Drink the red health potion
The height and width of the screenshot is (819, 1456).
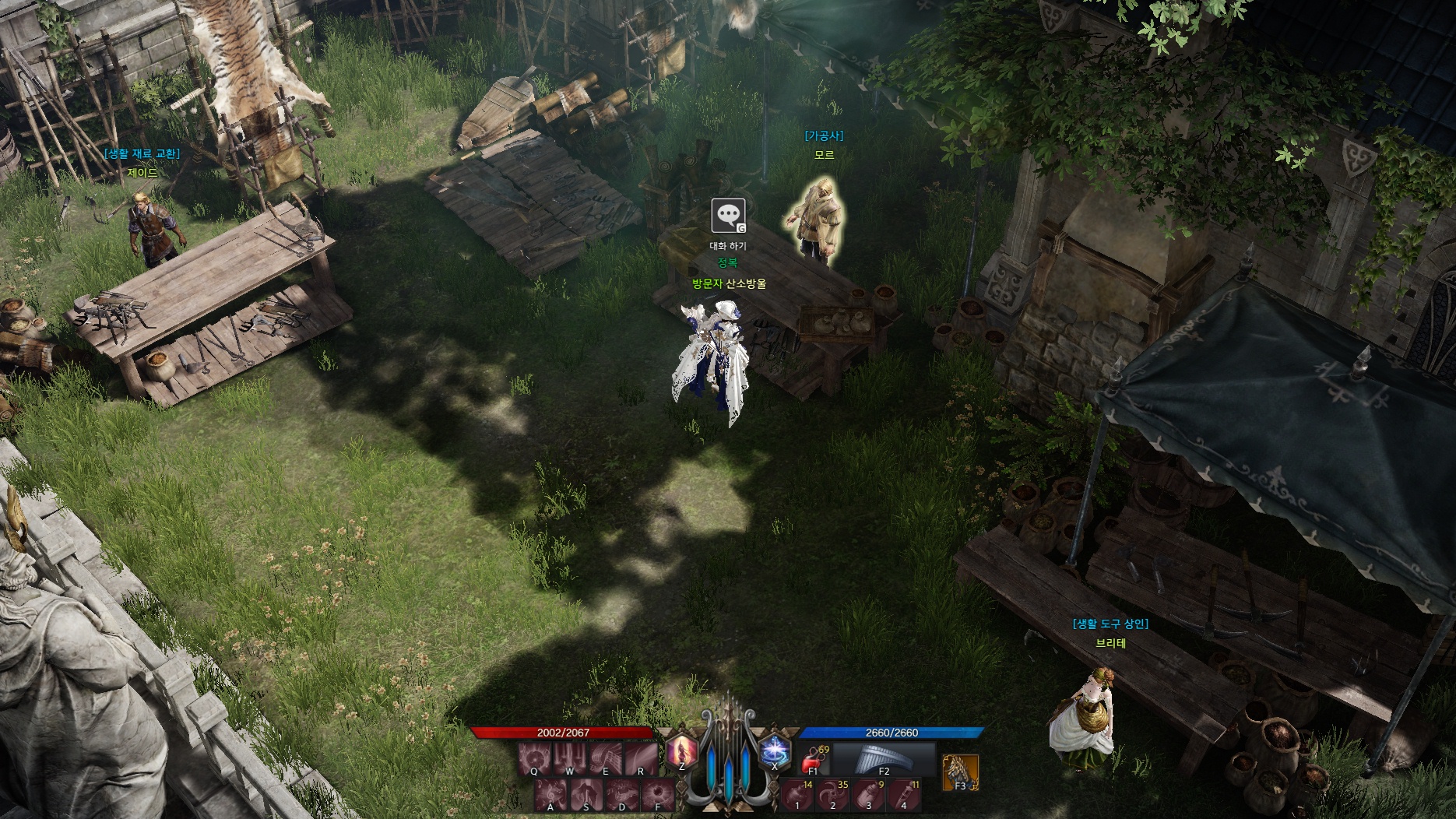(814, 758)
